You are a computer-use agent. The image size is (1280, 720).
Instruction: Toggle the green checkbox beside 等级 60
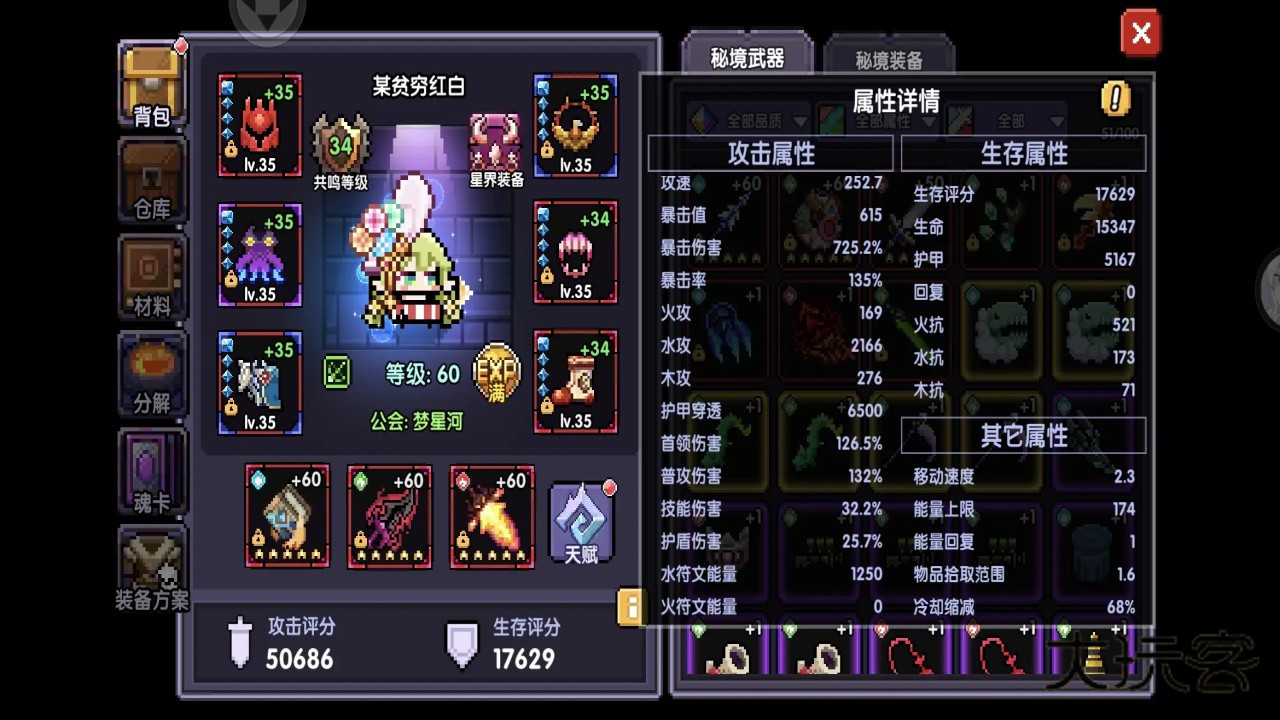[337, 372]
